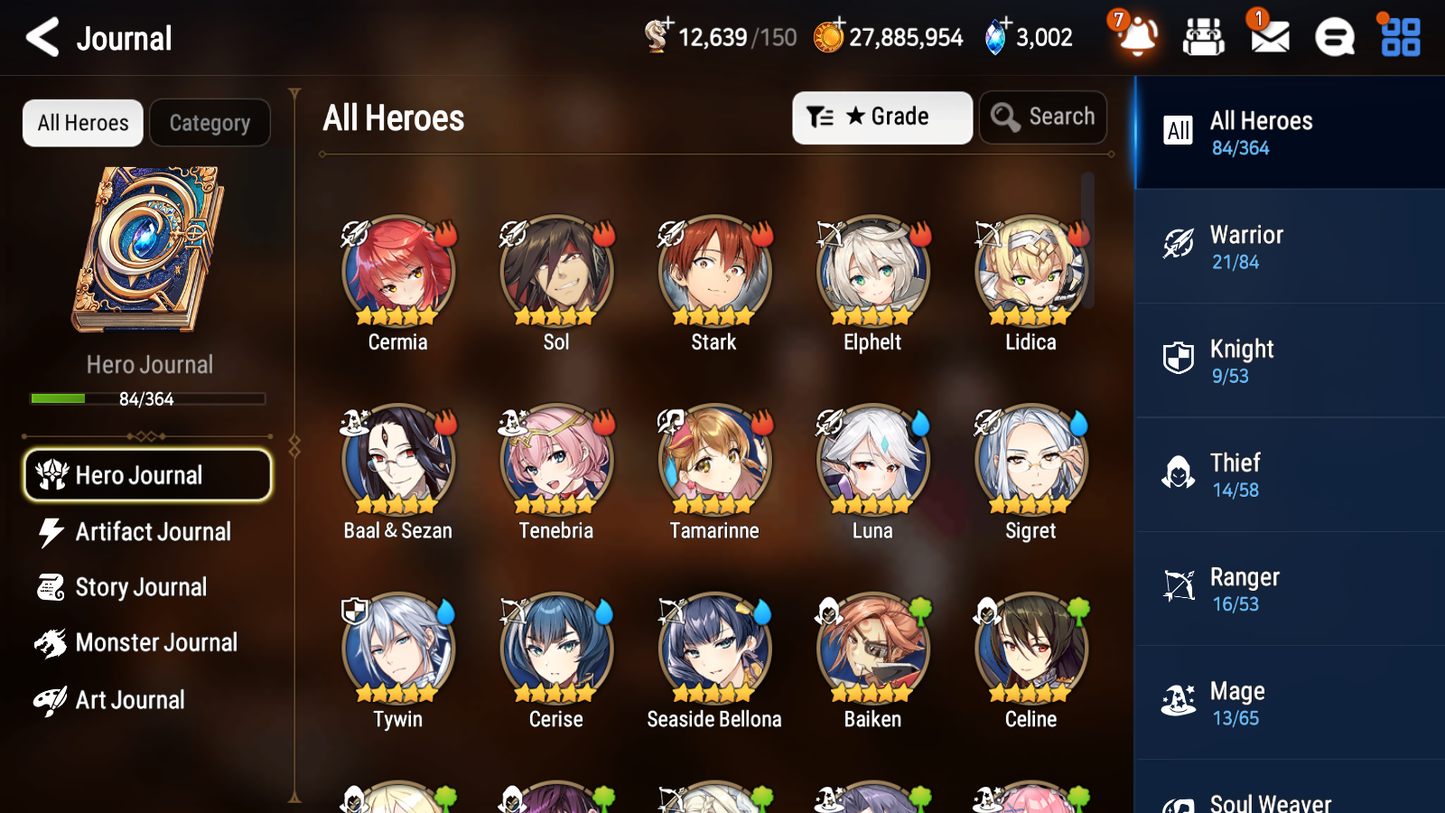Check the Hero Journal 84/364 progress bar
Screen dimensions: 1445x813
pyautogui.click(x=148, y=398)
